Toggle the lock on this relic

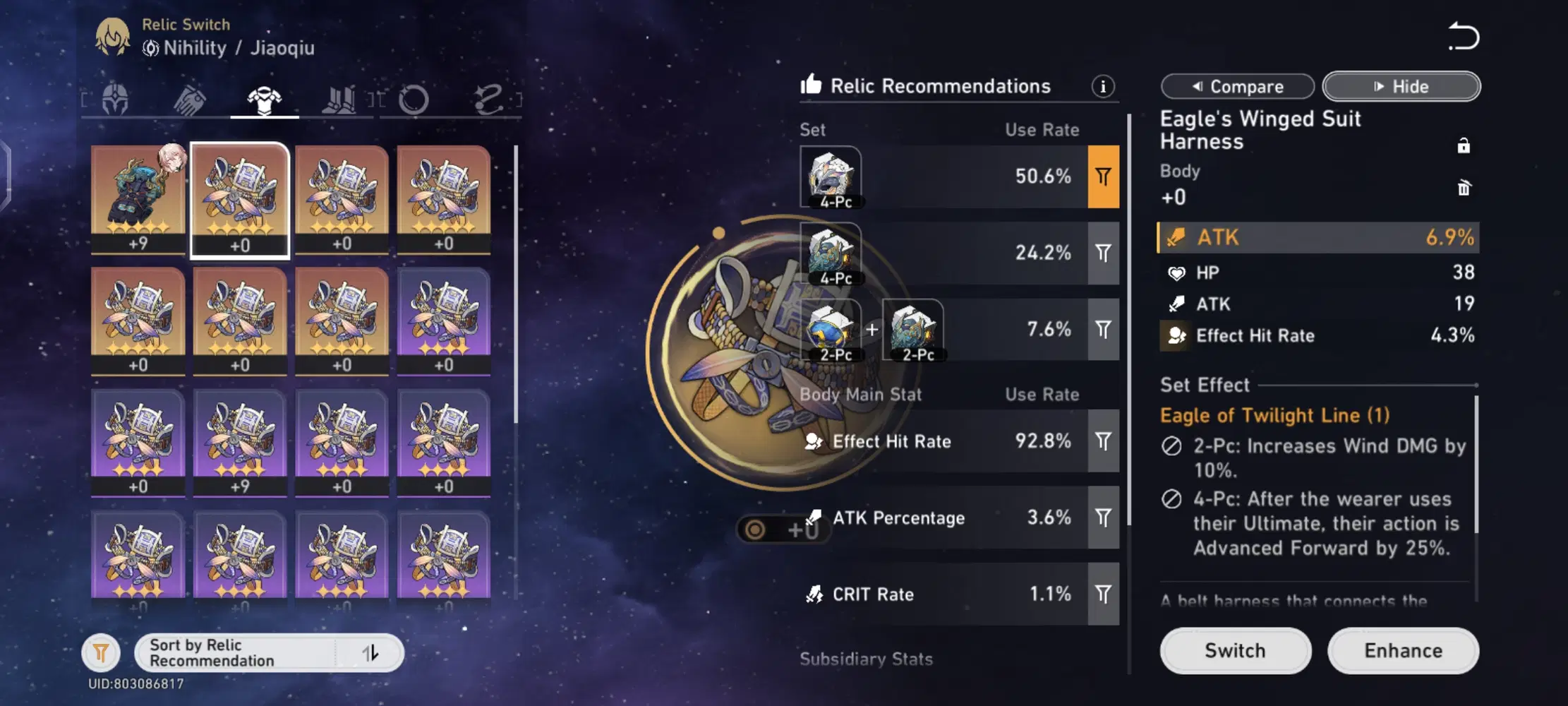click(1464, 146)
